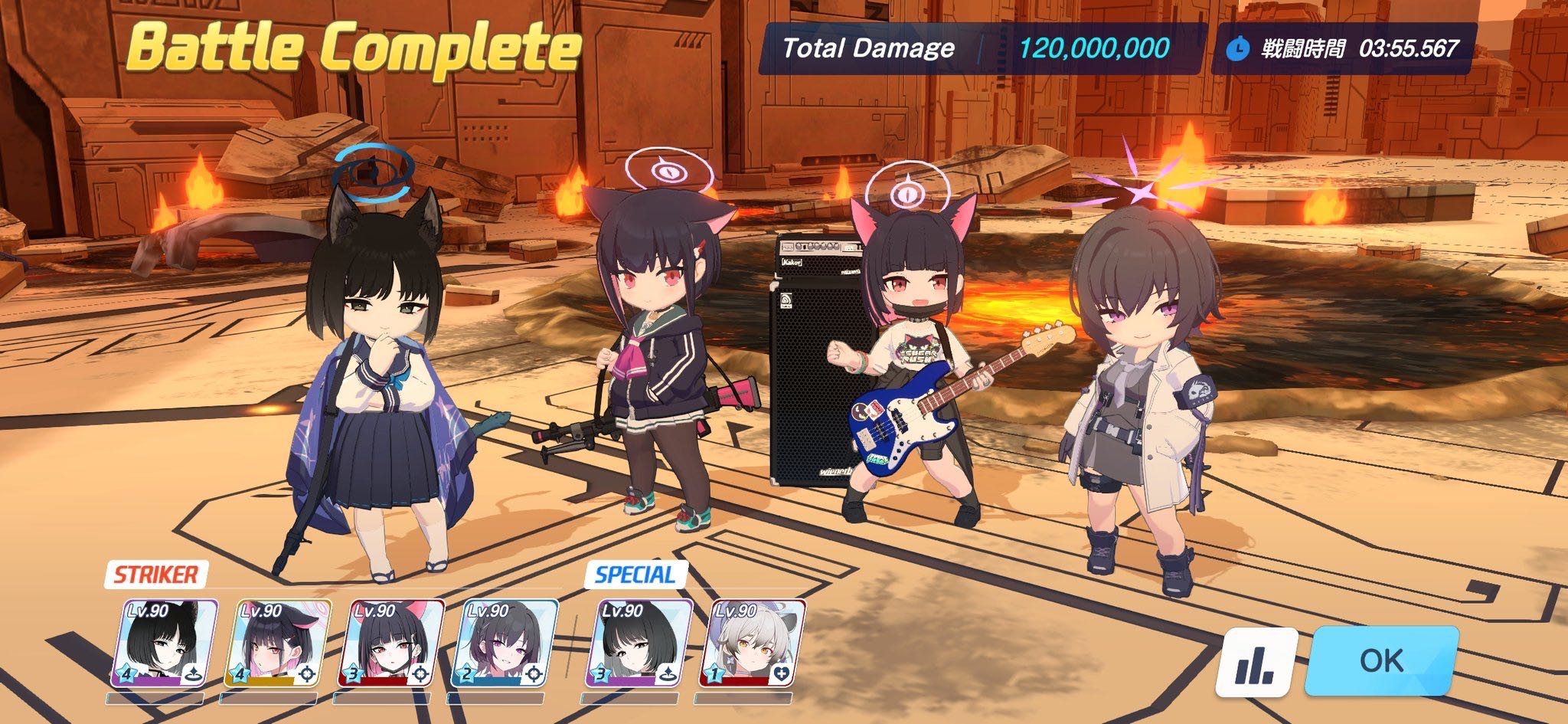Confirm the battle result with OK
Screen dimensions: 1568x724
click(x=1381, y=660)
